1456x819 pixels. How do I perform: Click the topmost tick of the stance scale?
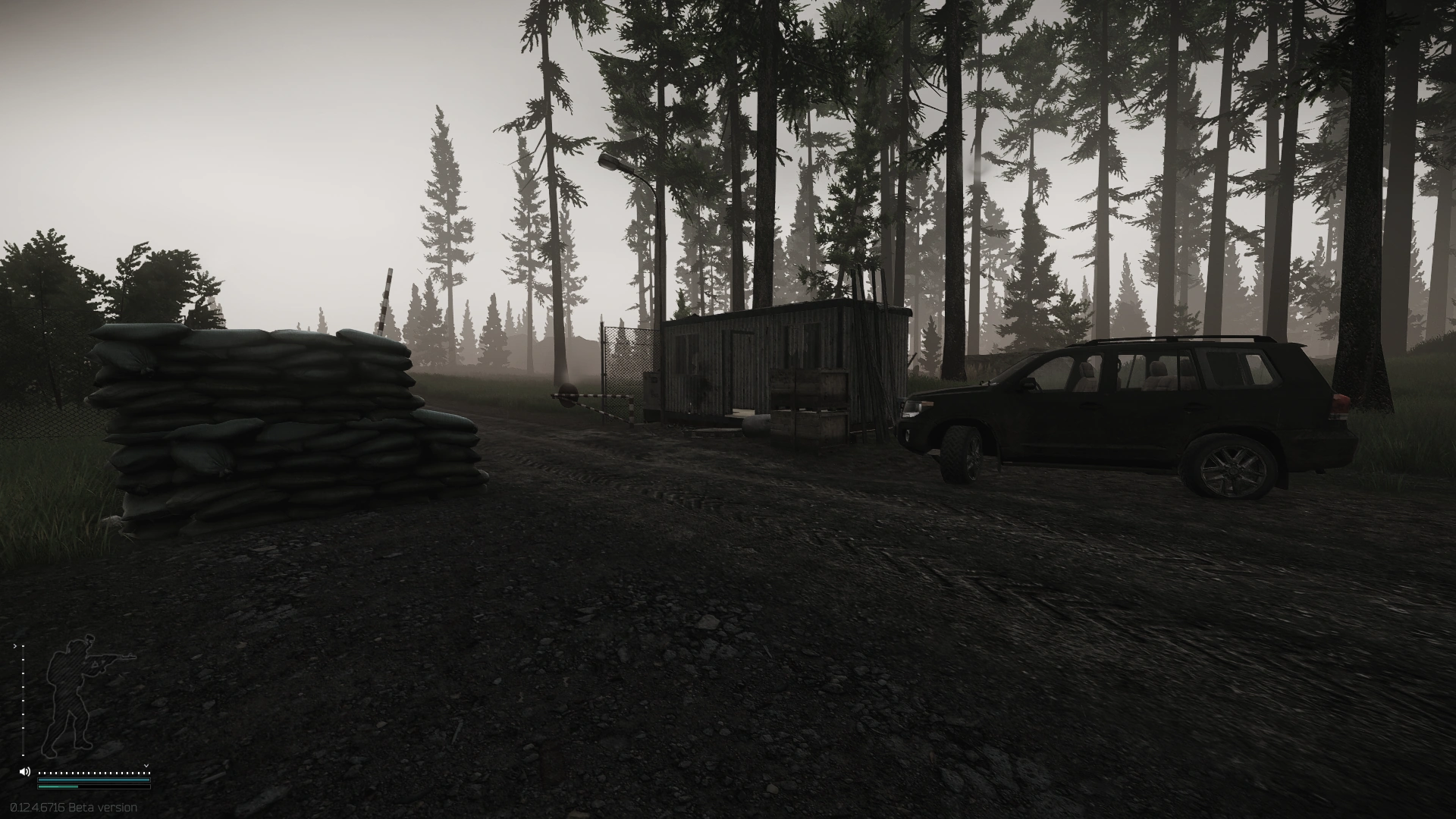[23, 646]
